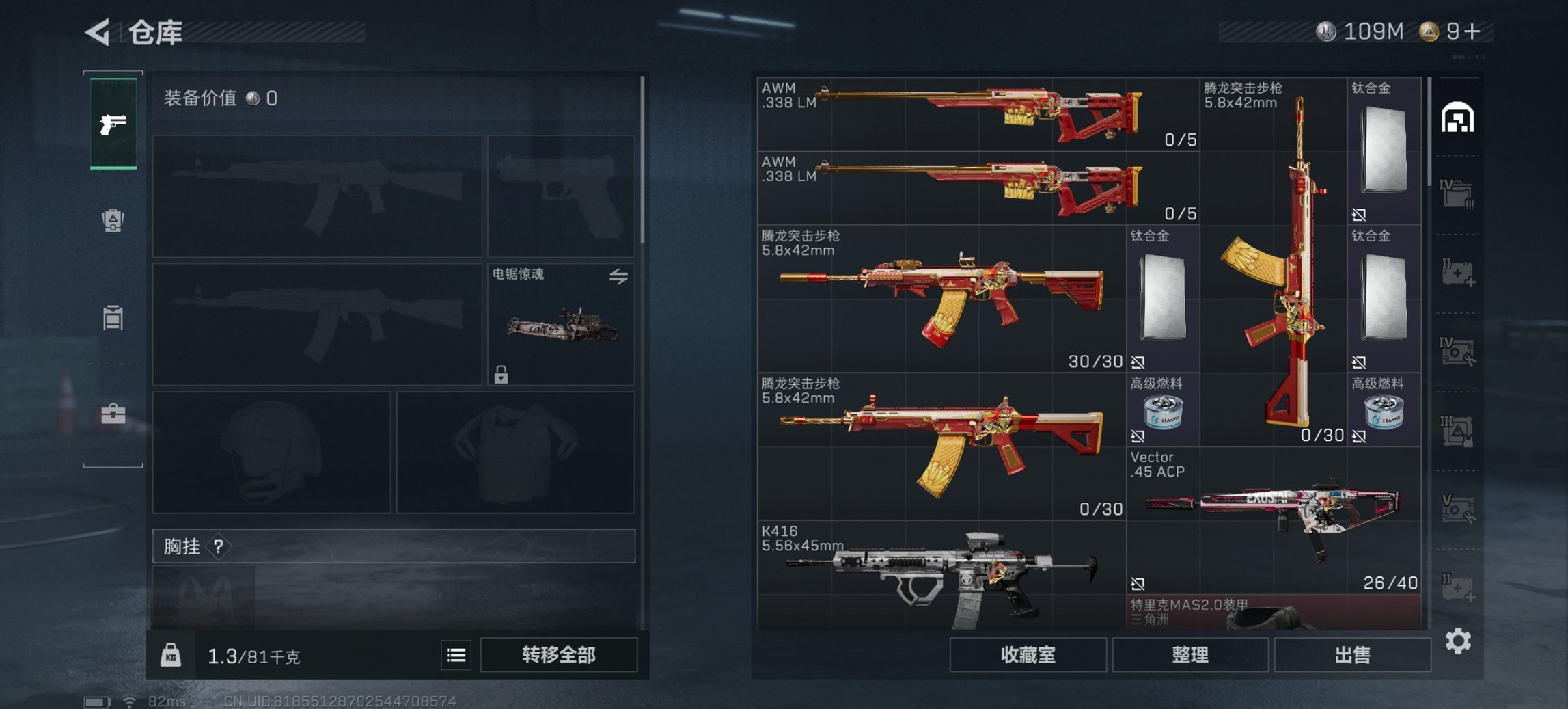Switch to the pistol weapons tab
This screenshot has width=1568, height=709.
pyautogui.click(x=115, y=123)
